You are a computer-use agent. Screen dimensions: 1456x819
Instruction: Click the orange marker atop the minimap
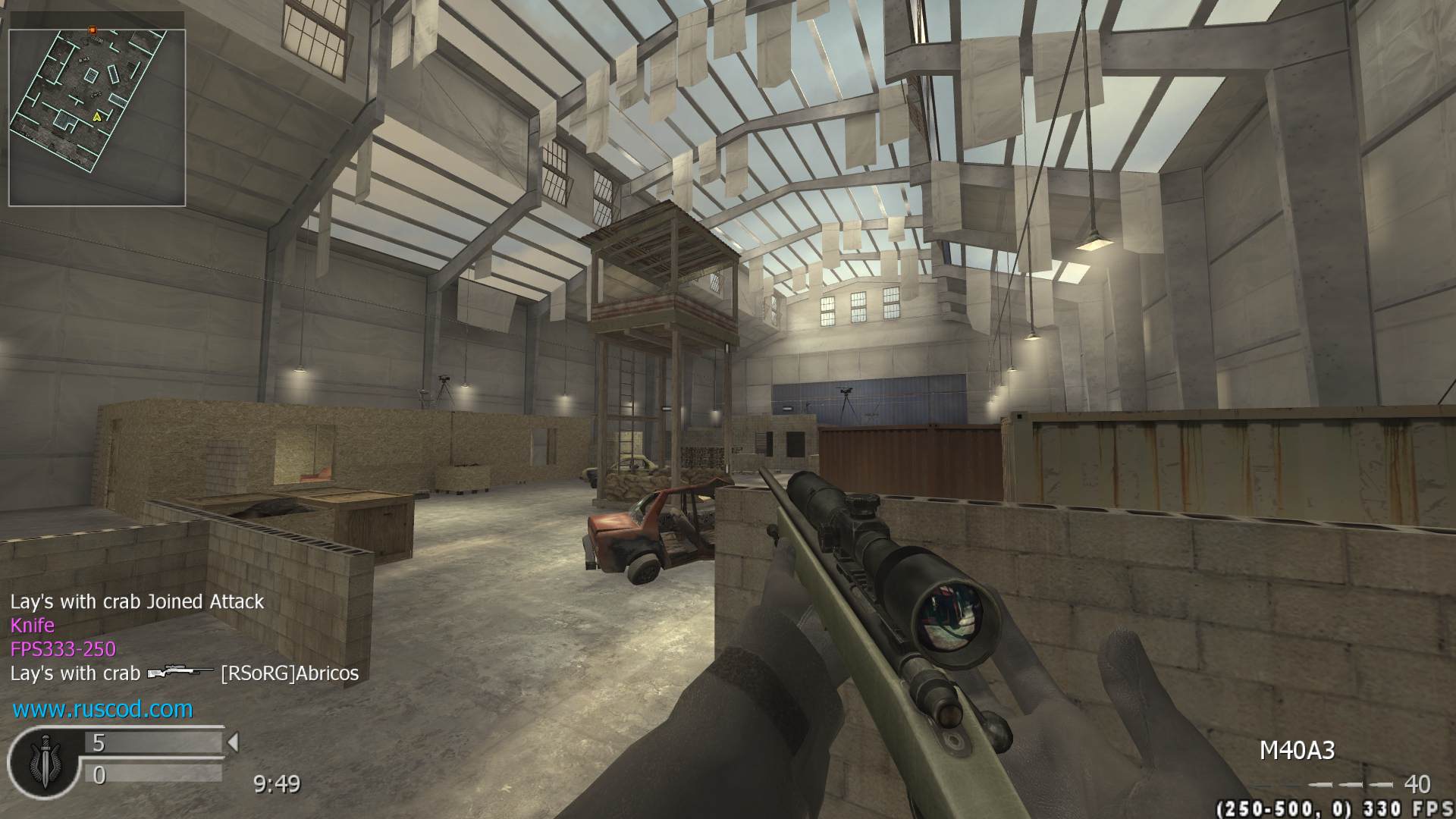click(x=93, y=30)
